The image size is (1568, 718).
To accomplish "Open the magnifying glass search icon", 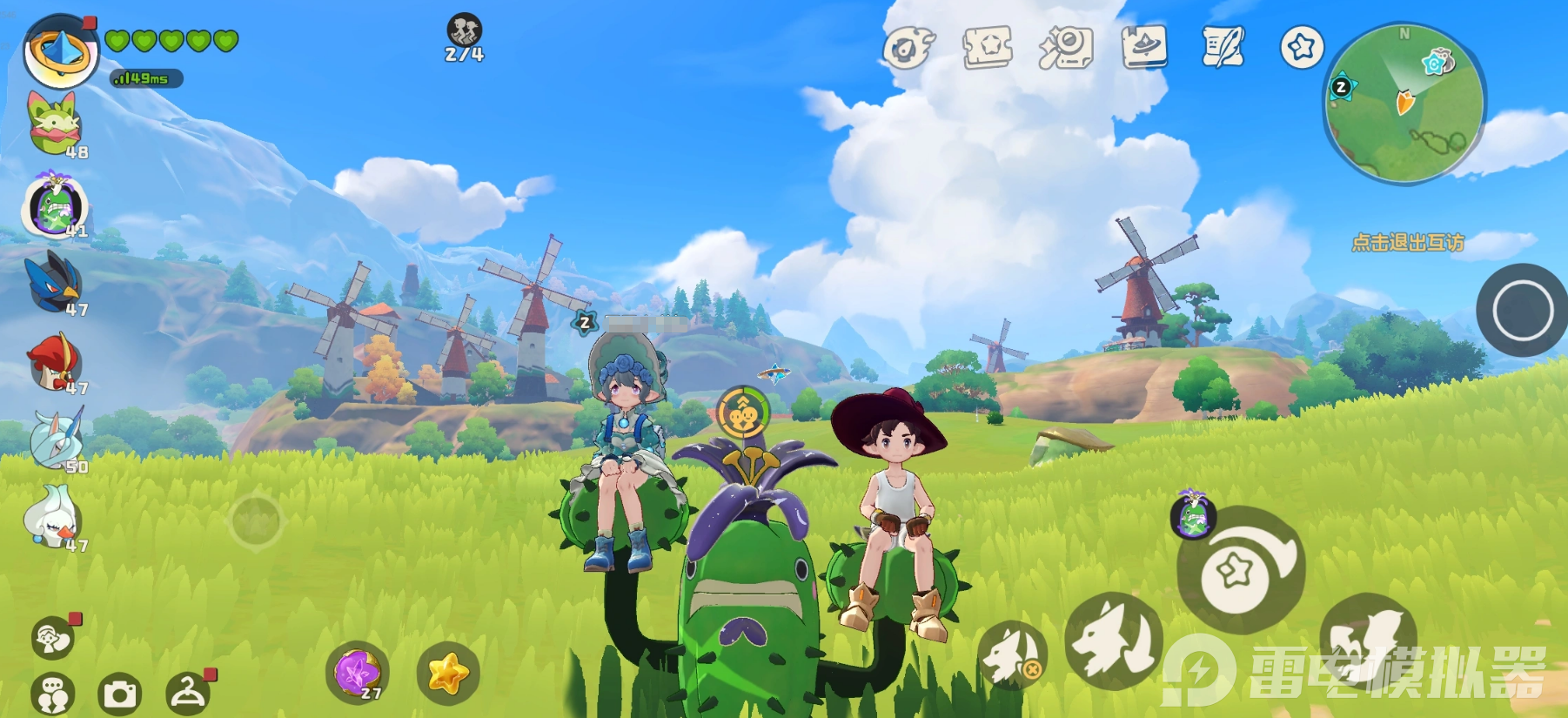I will [1066, 48].
